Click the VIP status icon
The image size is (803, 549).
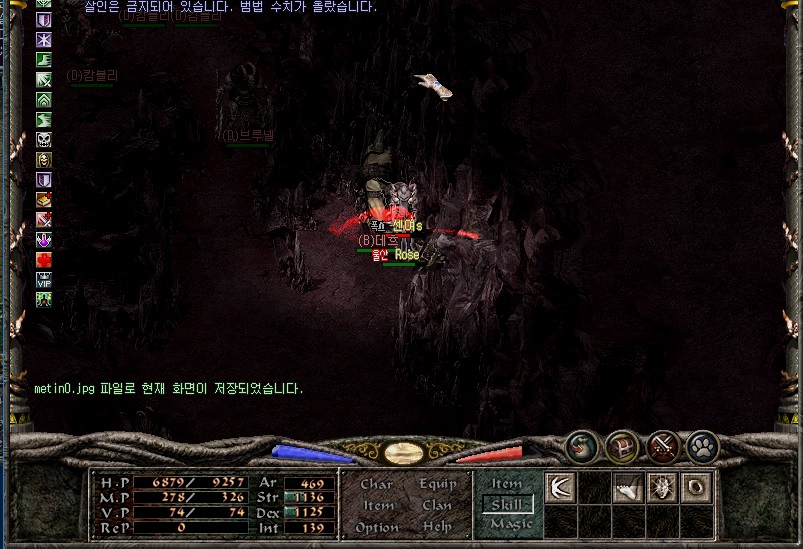tap(44, 280)
